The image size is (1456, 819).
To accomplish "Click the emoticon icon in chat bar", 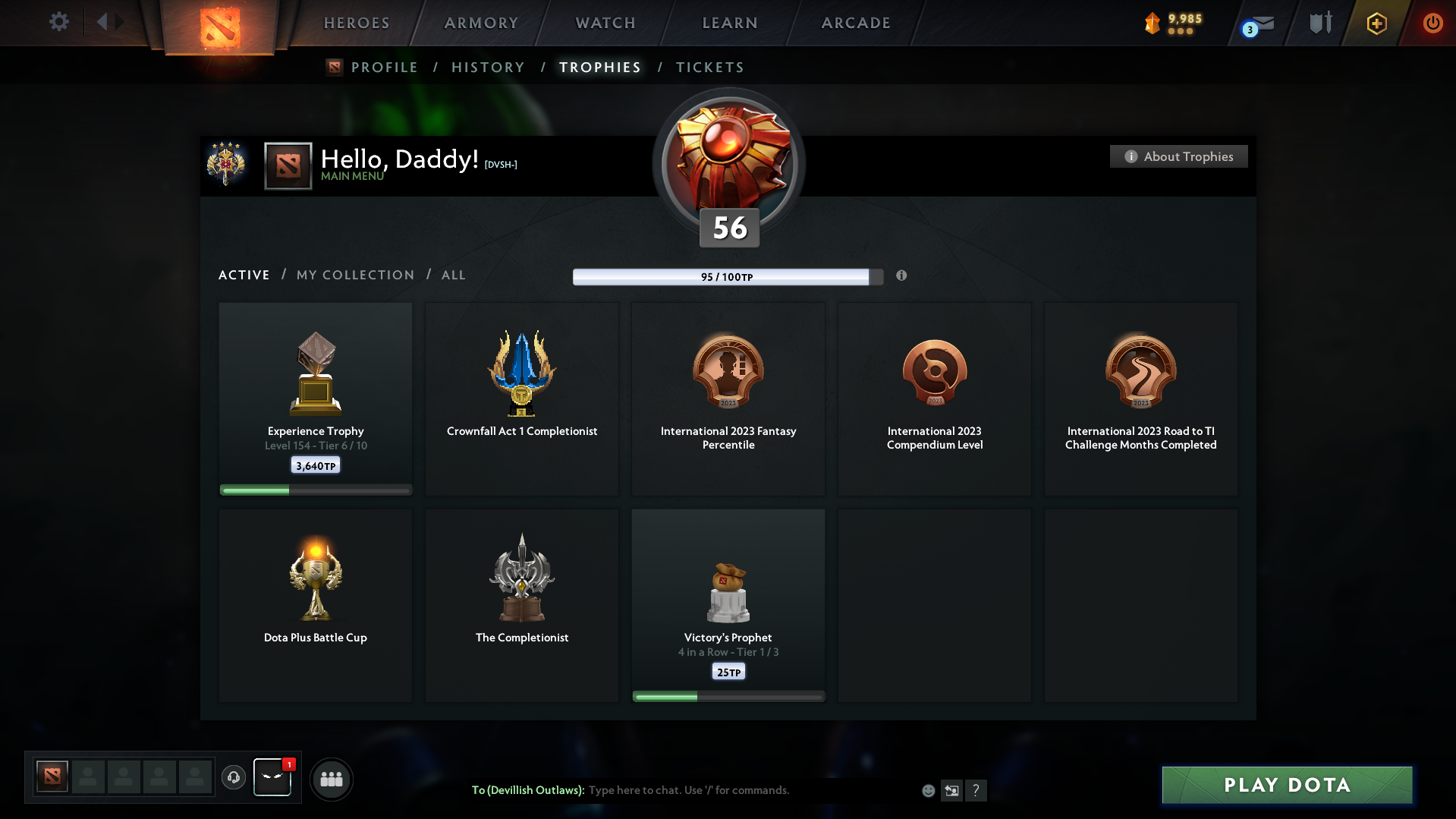I will (x=929, y=790).
